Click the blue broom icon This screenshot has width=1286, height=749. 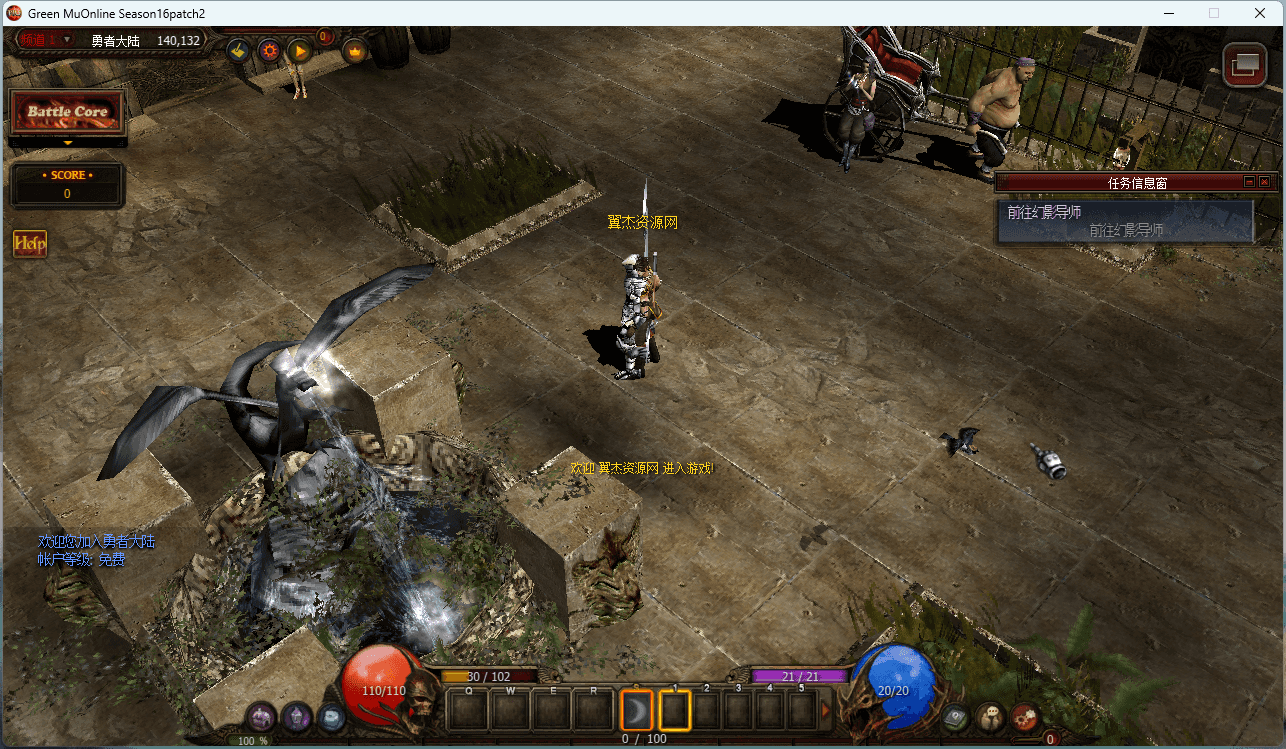238,50
